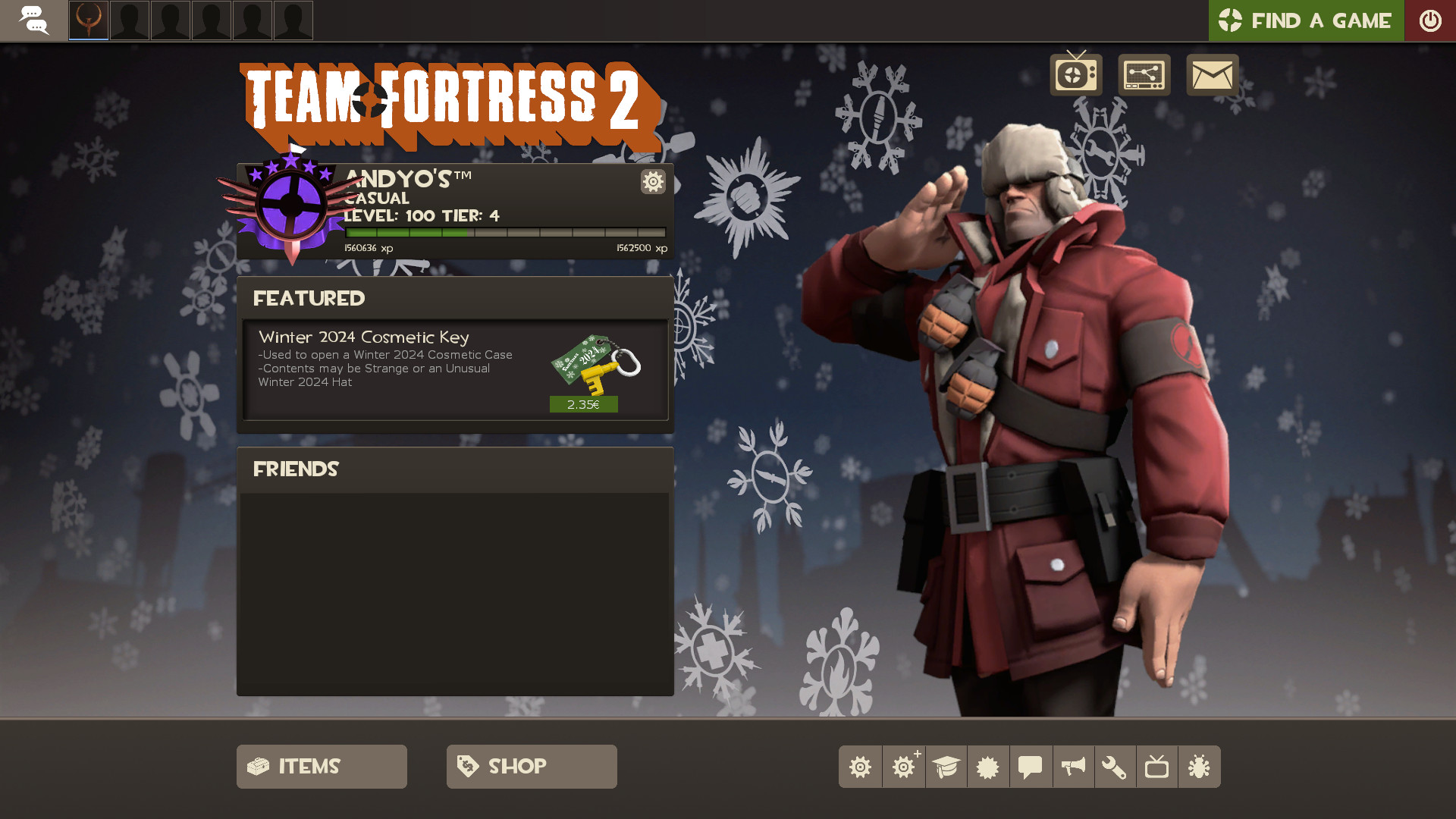The image size is (1456, 819).
Task: Quit the game via the power icon
Action: click(x=1430, y=20)
